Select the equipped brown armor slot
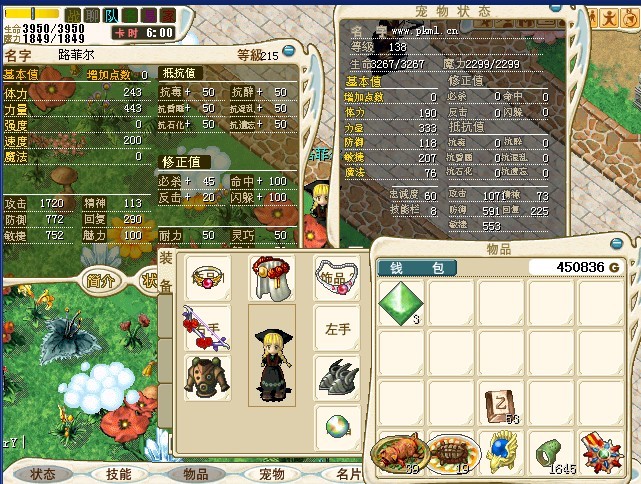This screenshot has height=484, width=641. [207, 375]
